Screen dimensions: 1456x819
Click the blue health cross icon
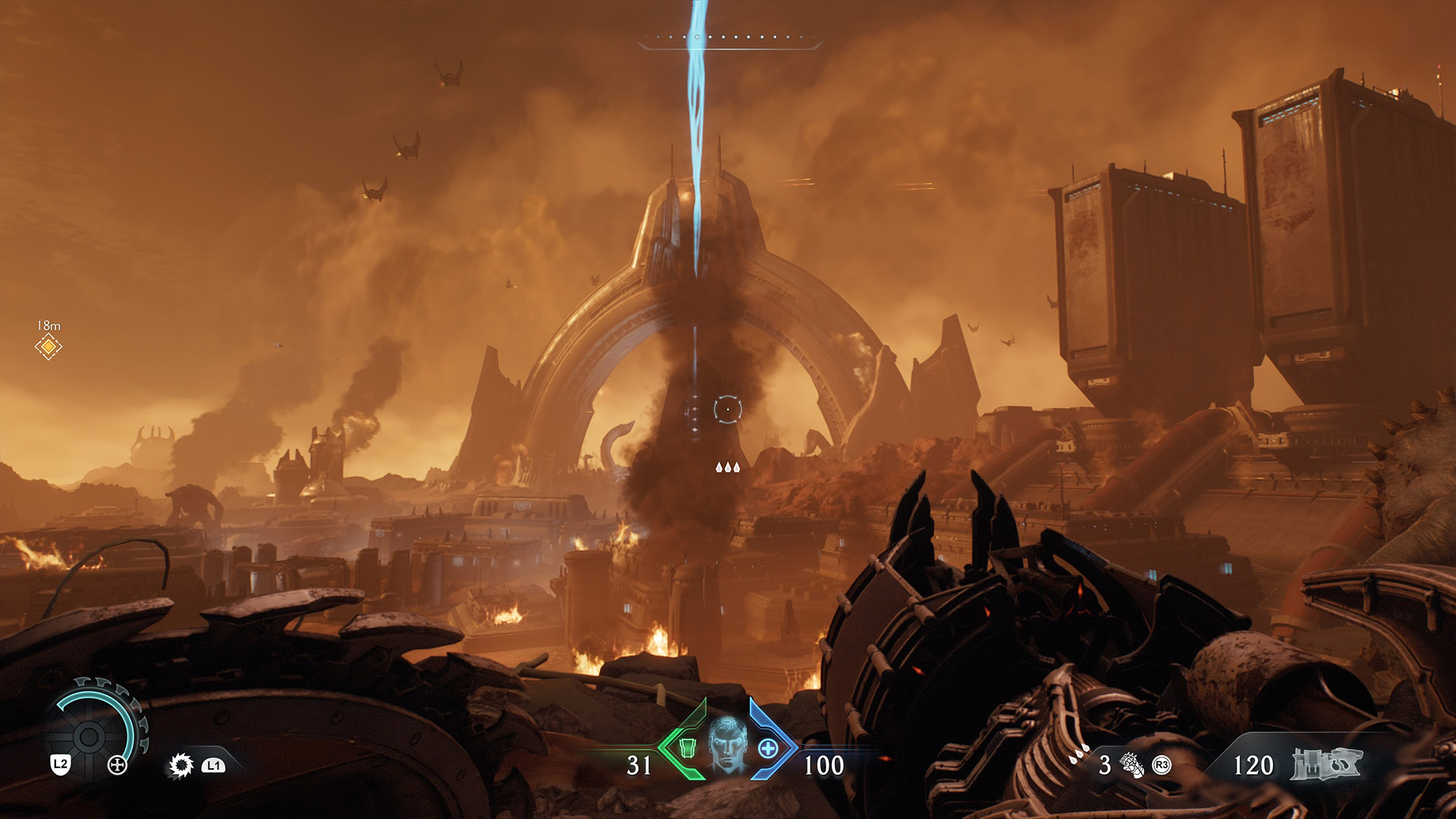(x=768, y=748)
